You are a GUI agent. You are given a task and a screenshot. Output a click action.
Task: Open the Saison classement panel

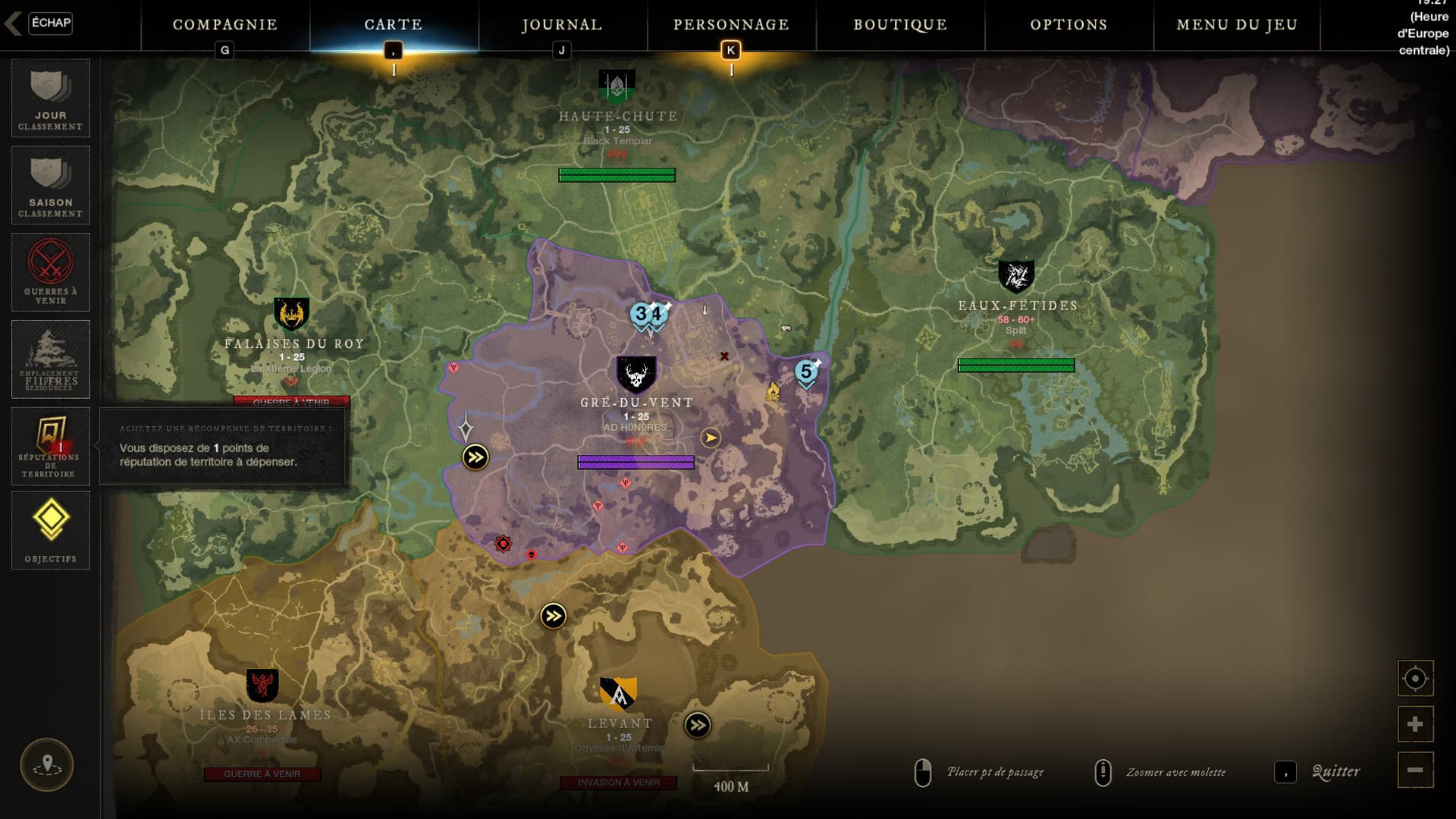[50, 184]
